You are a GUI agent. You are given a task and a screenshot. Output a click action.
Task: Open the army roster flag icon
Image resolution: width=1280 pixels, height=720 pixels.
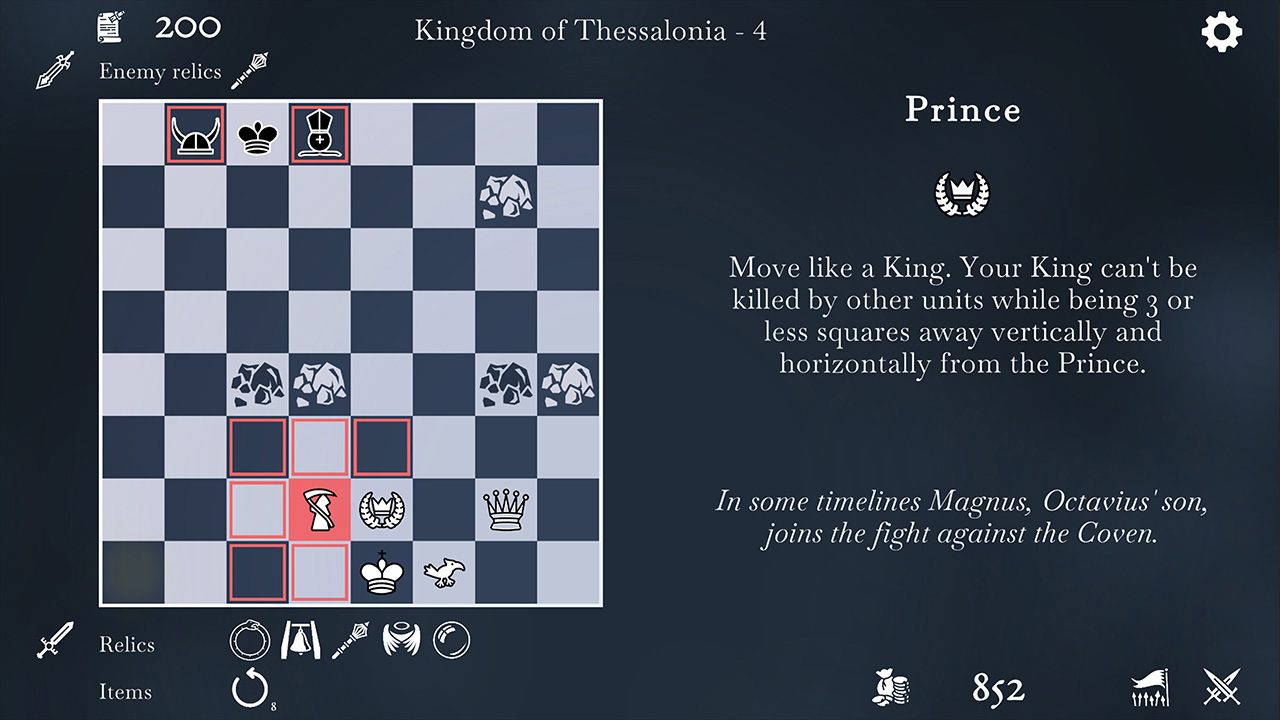(1150, 689)
